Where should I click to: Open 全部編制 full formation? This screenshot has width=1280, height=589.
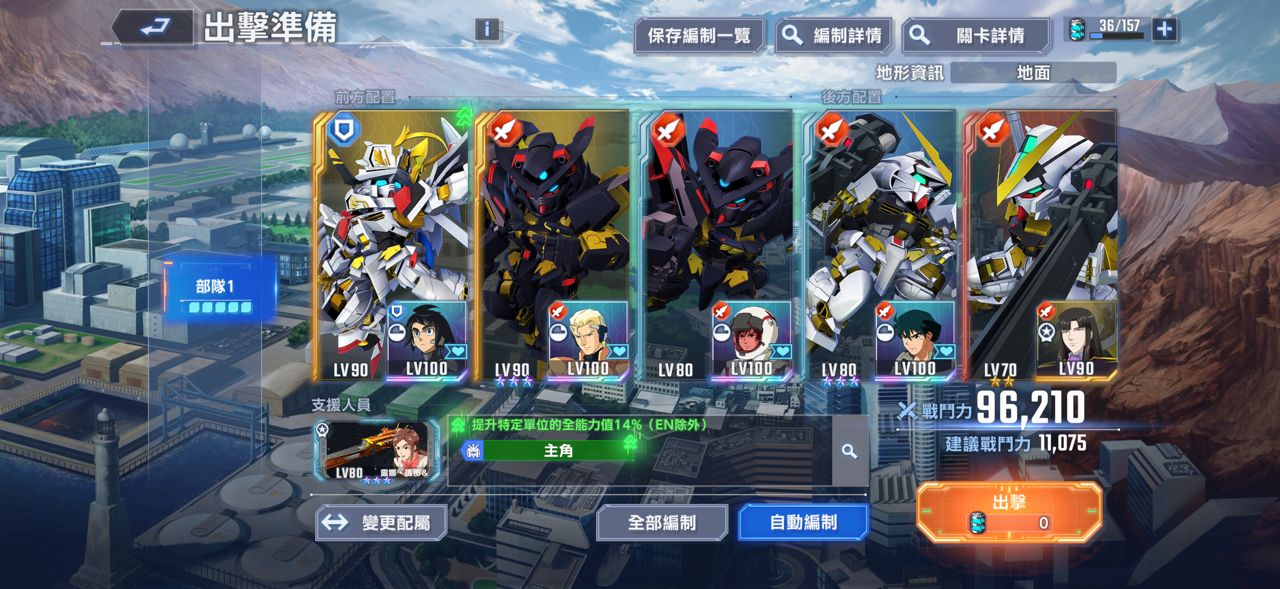662,523
